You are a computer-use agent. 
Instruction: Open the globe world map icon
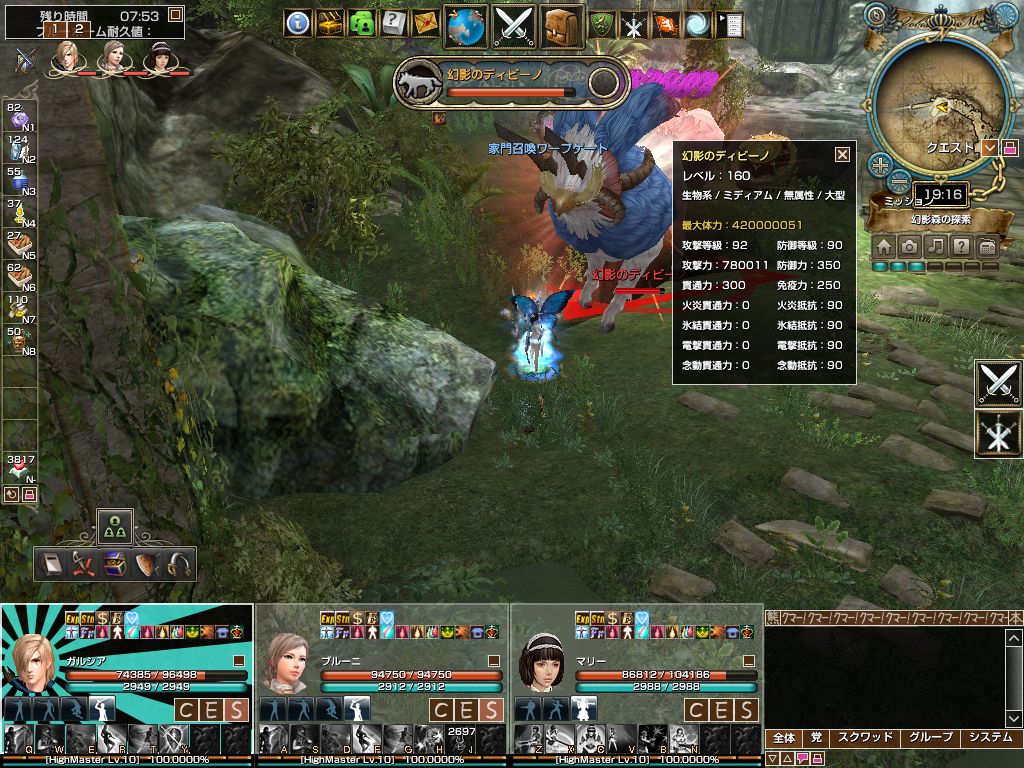[465, 25]
